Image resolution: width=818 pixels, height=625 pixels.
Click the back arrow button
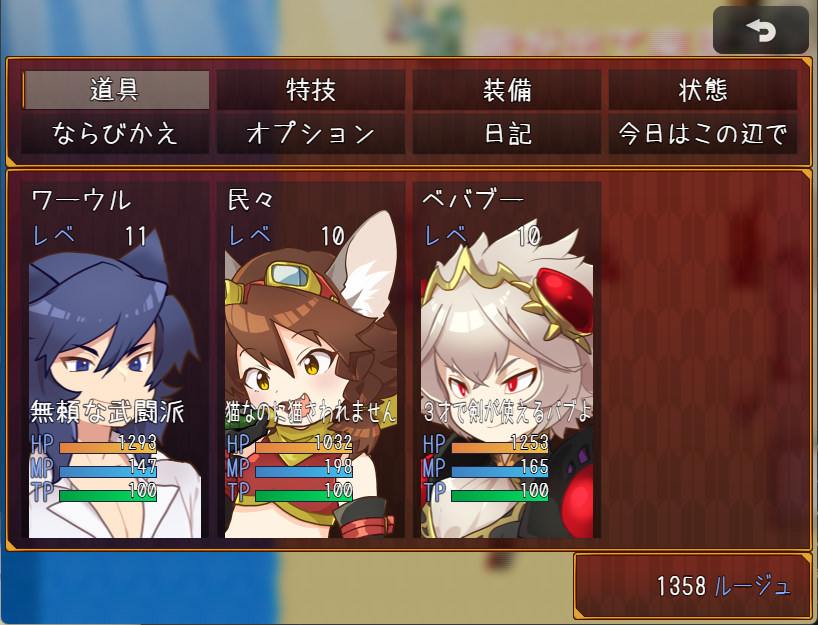pos(760,31)
